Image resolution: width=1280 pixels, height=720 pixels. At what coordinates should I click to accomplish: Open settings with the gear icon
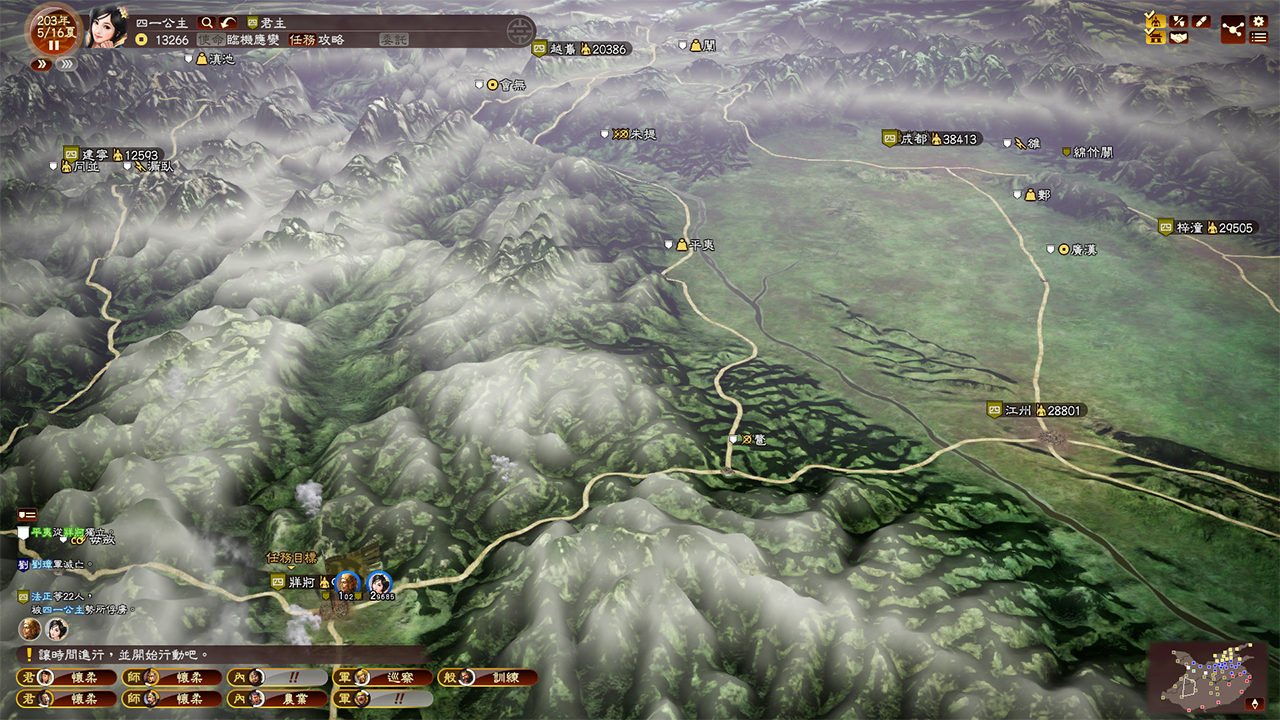[x=1259, y=20]
